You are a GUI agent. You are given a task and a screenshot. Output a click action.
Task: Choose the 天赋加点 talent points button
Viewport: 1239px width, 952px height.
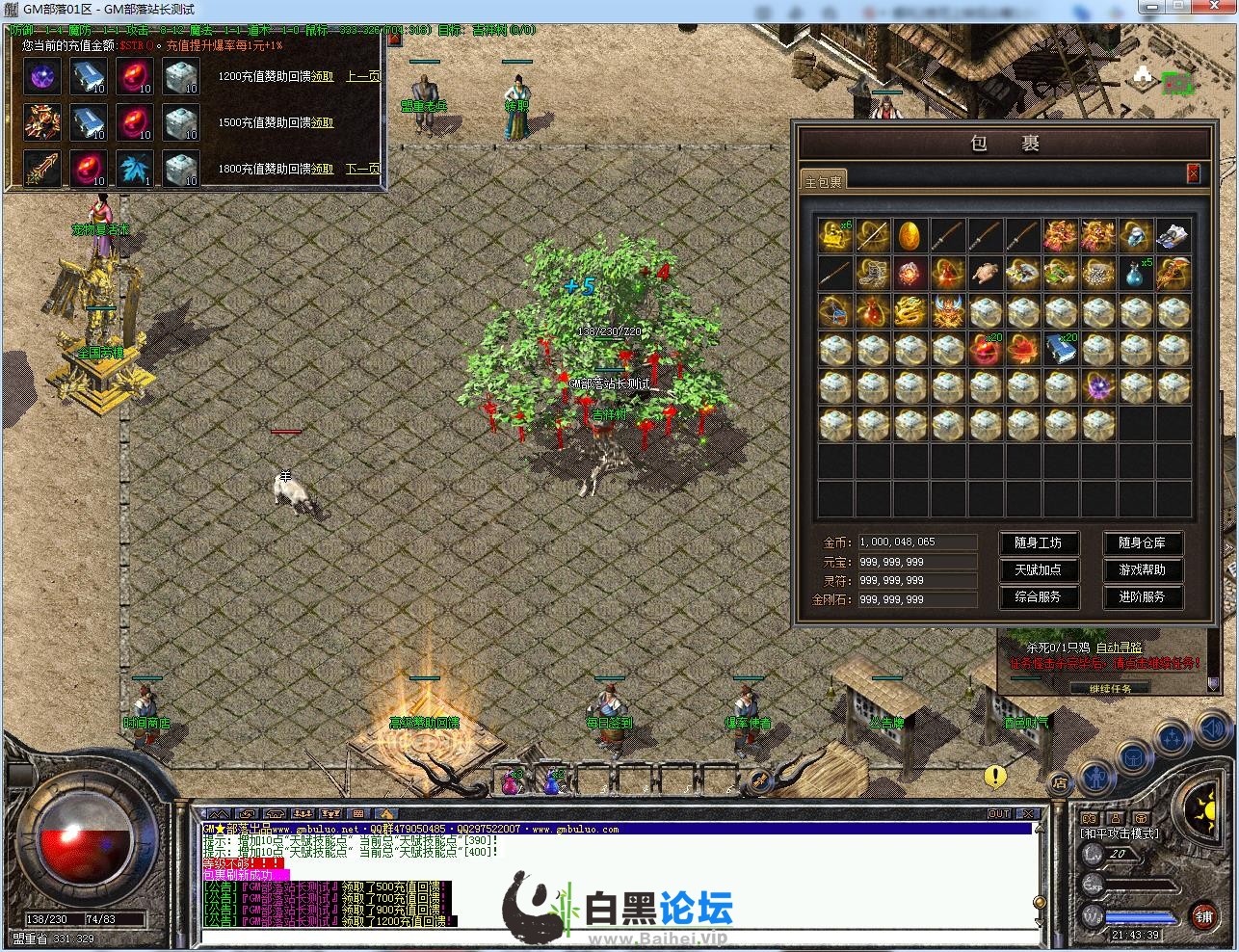1038,570
